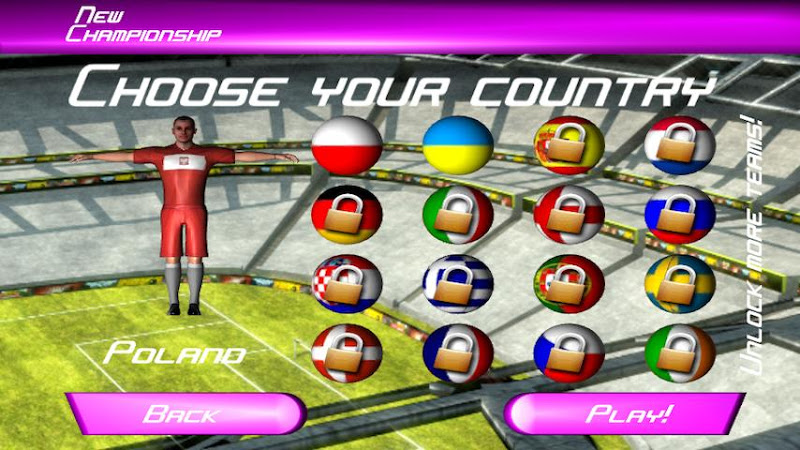Click the locked Italy flag

[457, 214]
